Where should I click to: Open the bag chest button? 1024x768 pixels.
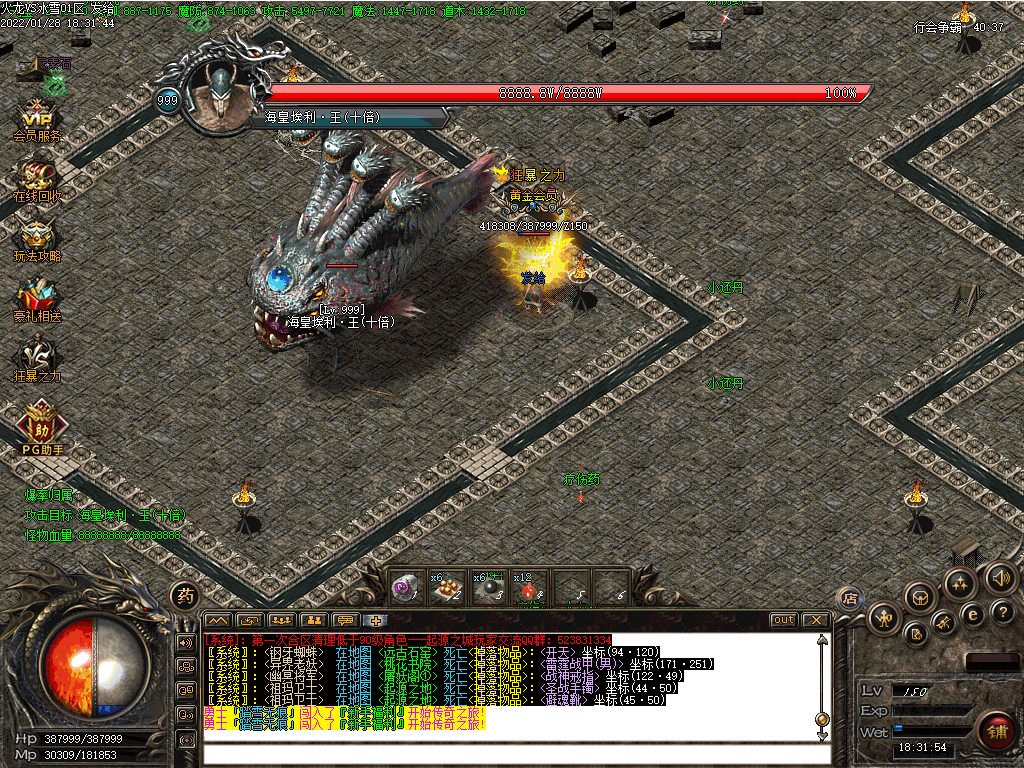[x=920, y=597]
